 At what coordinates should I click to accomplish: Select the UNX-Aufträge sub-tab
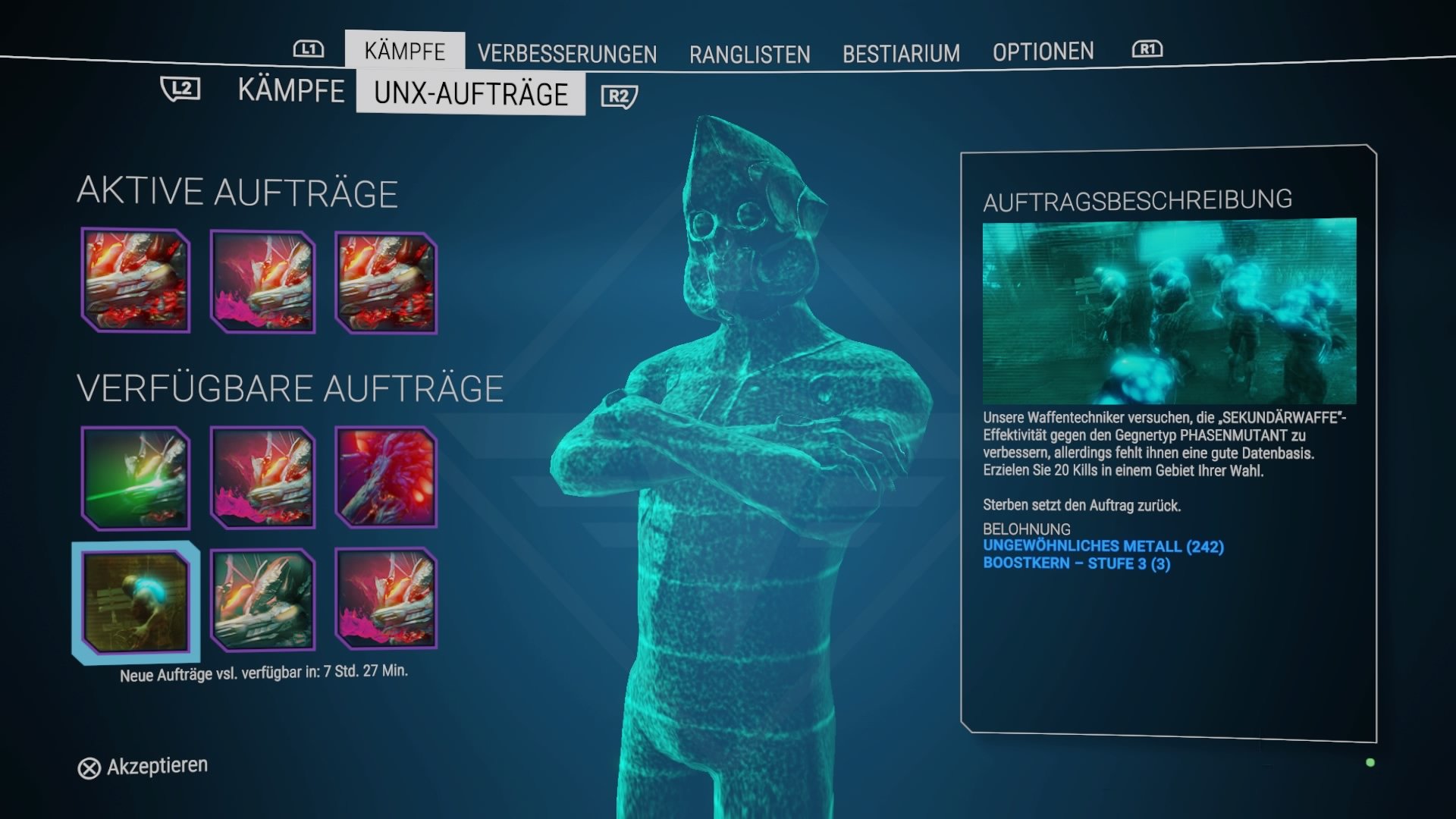470,93
